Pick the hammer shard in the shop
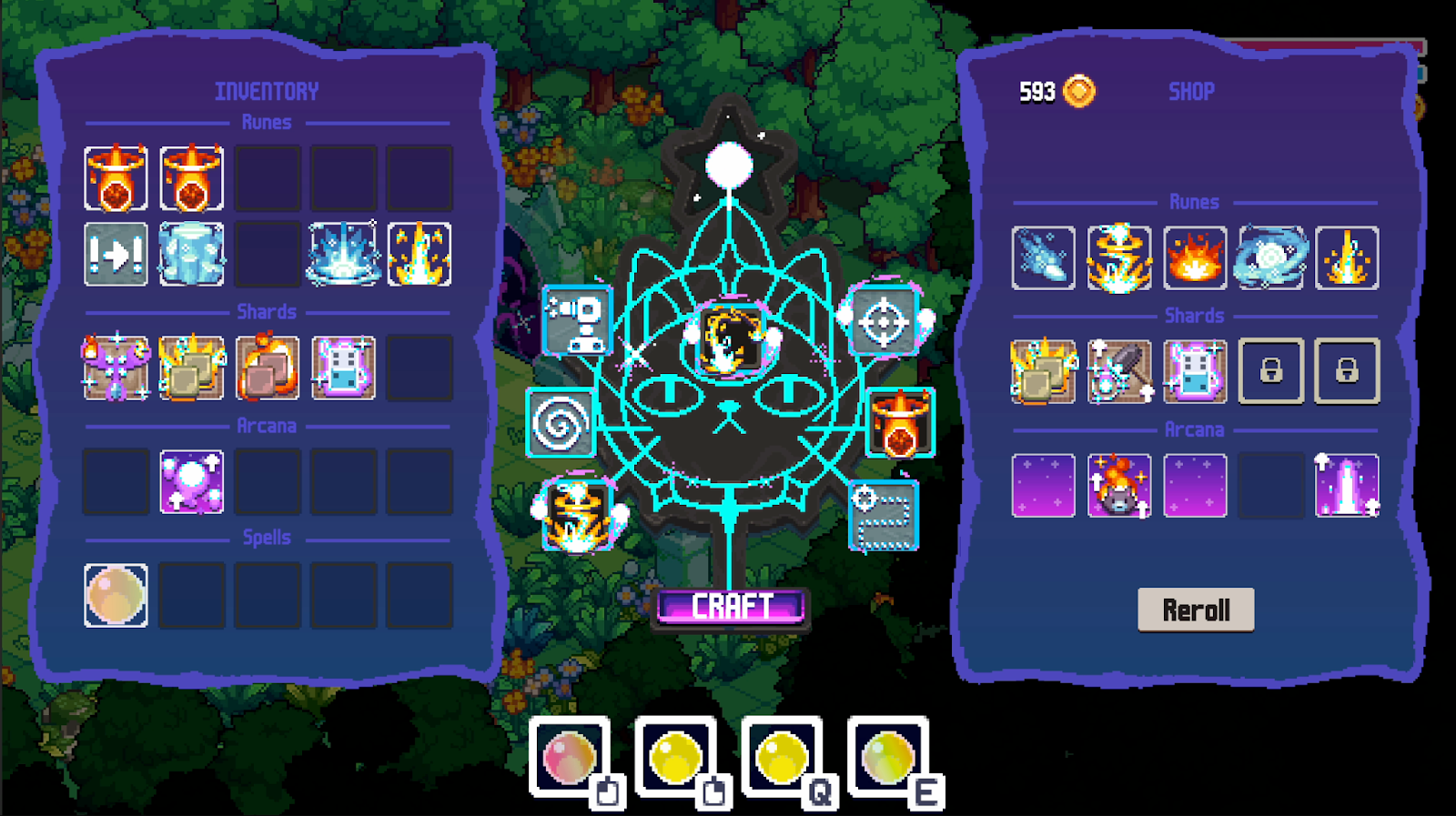This screenshot has height=816, width=1456. click(x=1118, y=372)
